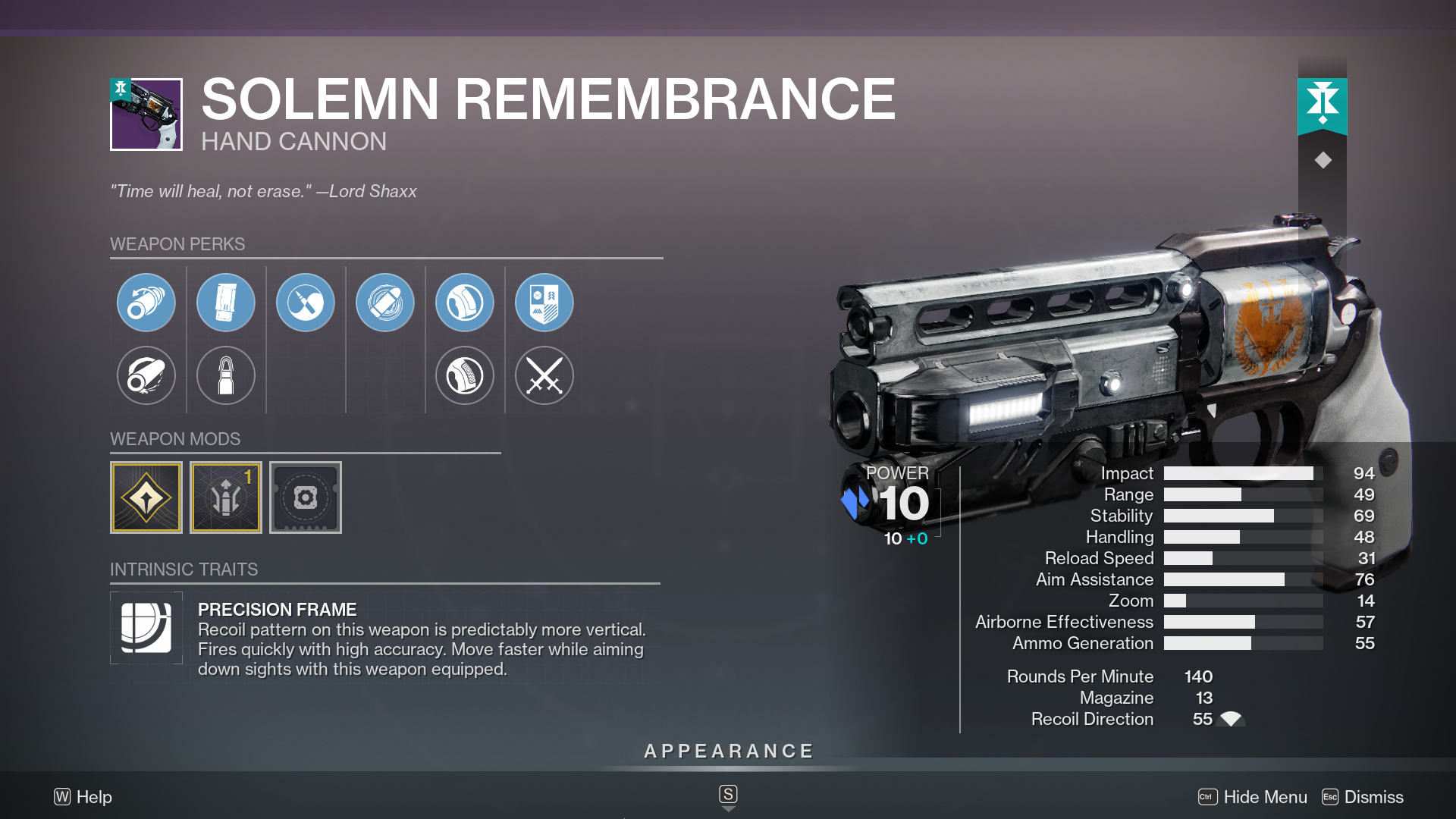Select the equipped grip trait perk
The width and height of the screenshot is (1456, 819).
pos(465,302)
